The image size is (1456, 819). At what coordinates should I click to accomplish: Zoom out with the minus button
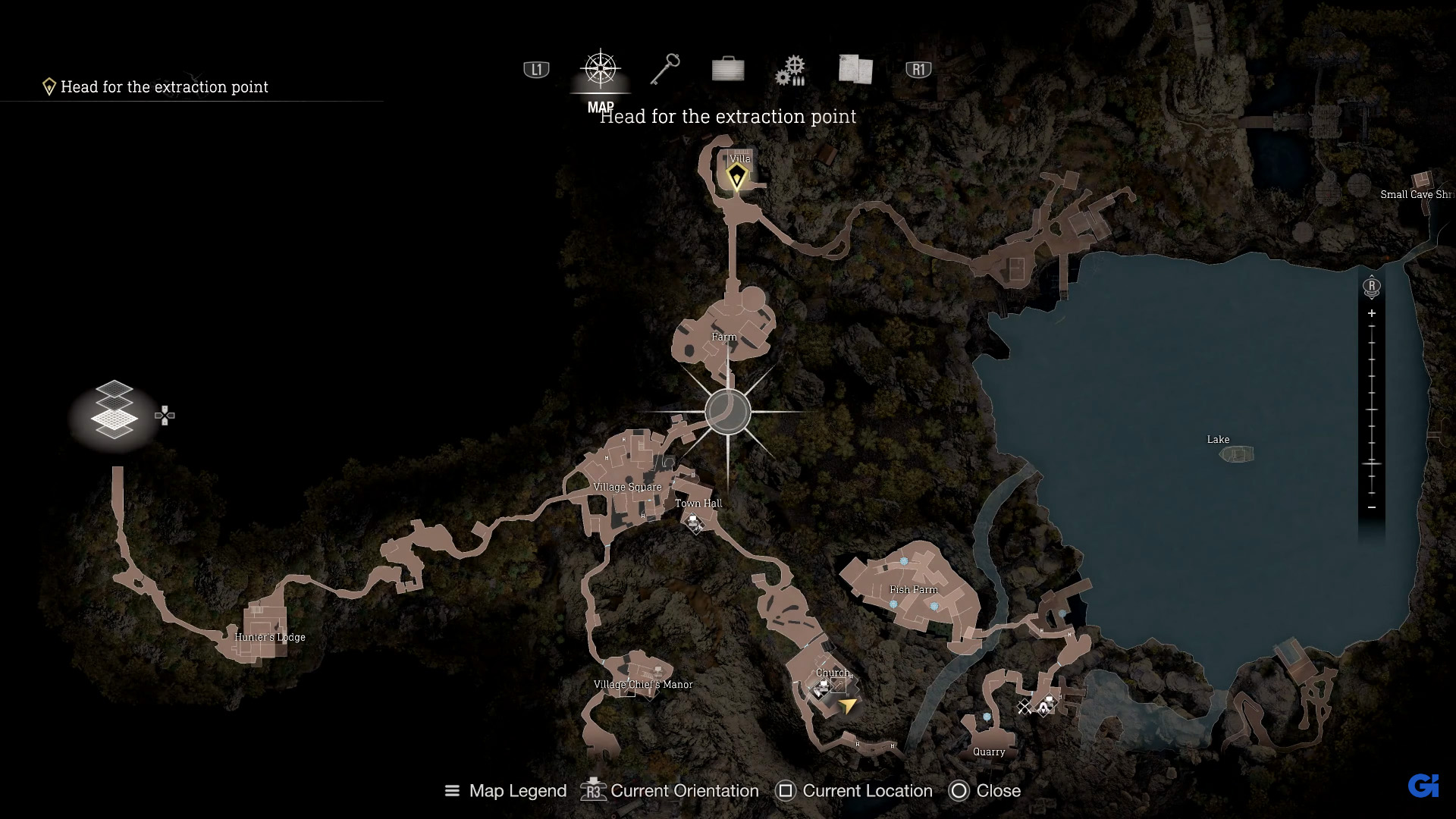(x=1371, y=507)
